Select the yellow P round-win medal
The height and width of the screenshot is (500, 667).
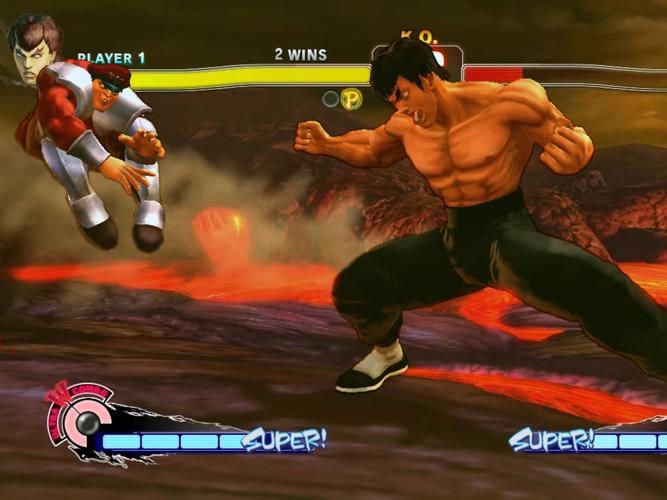click(x=351, y=99)
